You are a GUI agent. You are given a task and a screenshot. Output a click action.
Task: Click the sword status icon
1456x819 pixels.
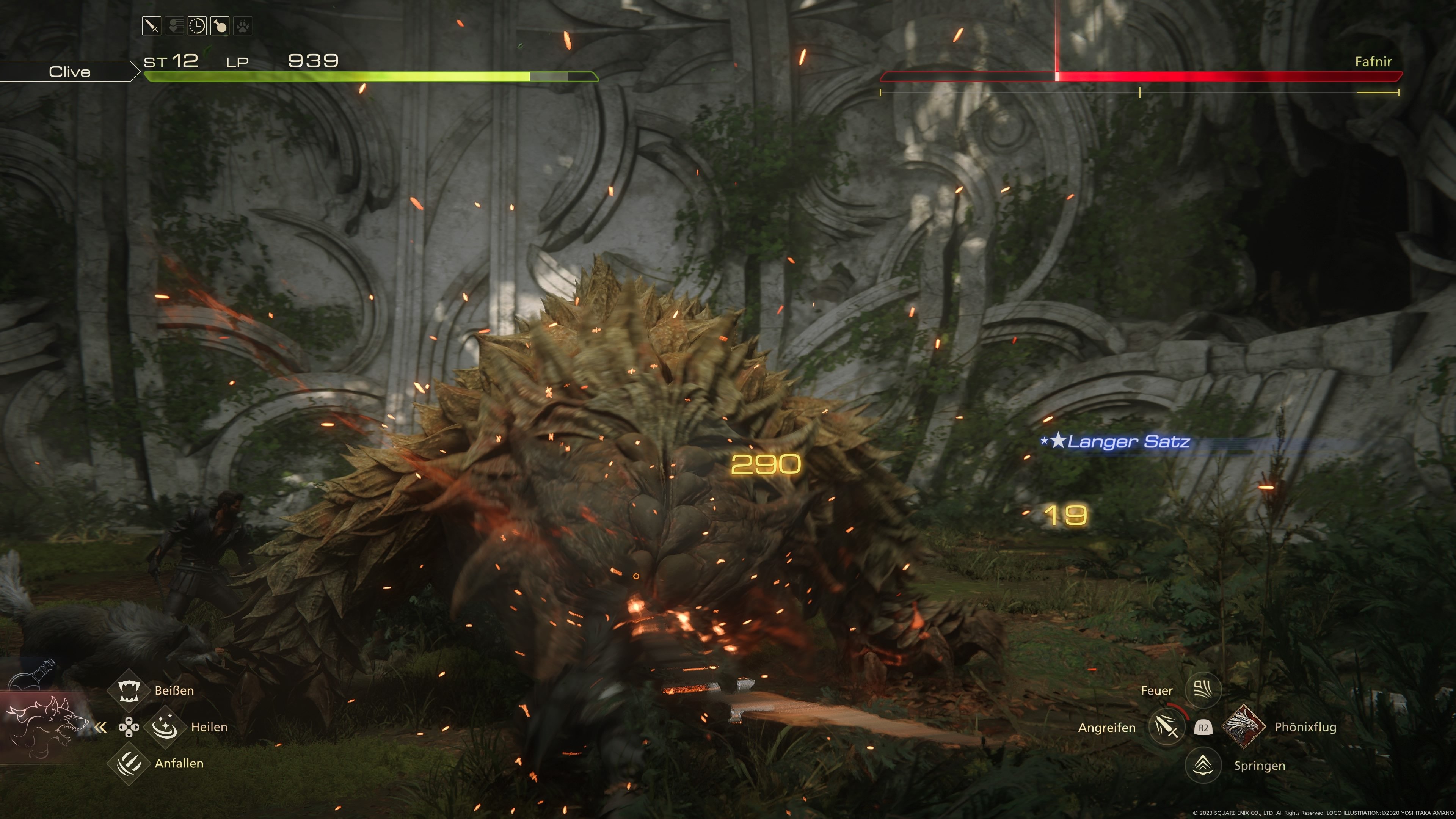coord(152,26)
